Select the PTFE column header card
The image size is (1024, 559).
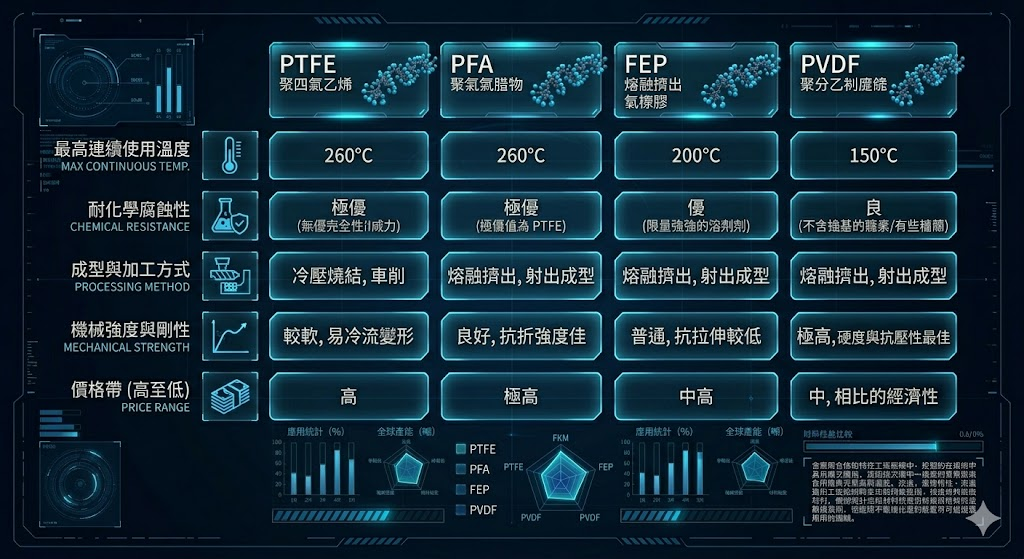pyautogui.click(x=348, y=80)
